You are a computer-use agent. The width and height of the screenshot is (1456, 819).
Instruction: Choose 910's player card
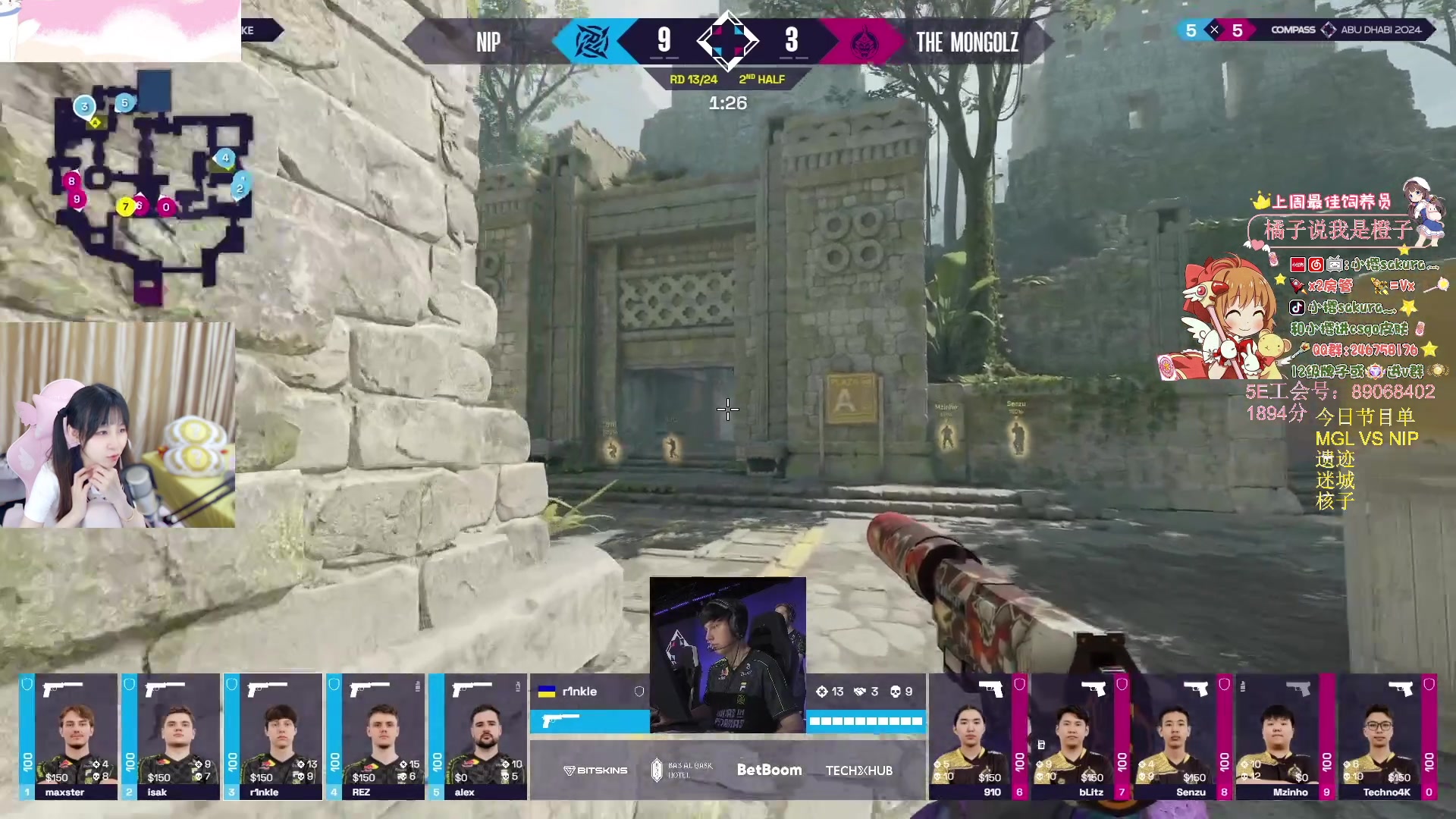tap(978, 736)
